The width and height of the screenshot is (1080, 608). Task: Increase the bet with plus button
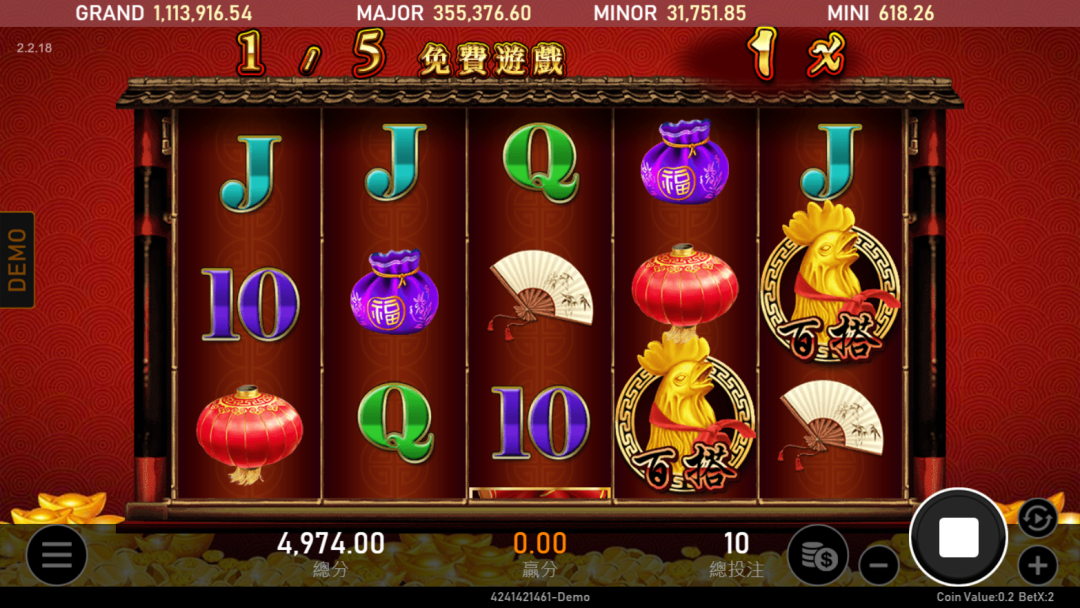tap(1037, 566)
